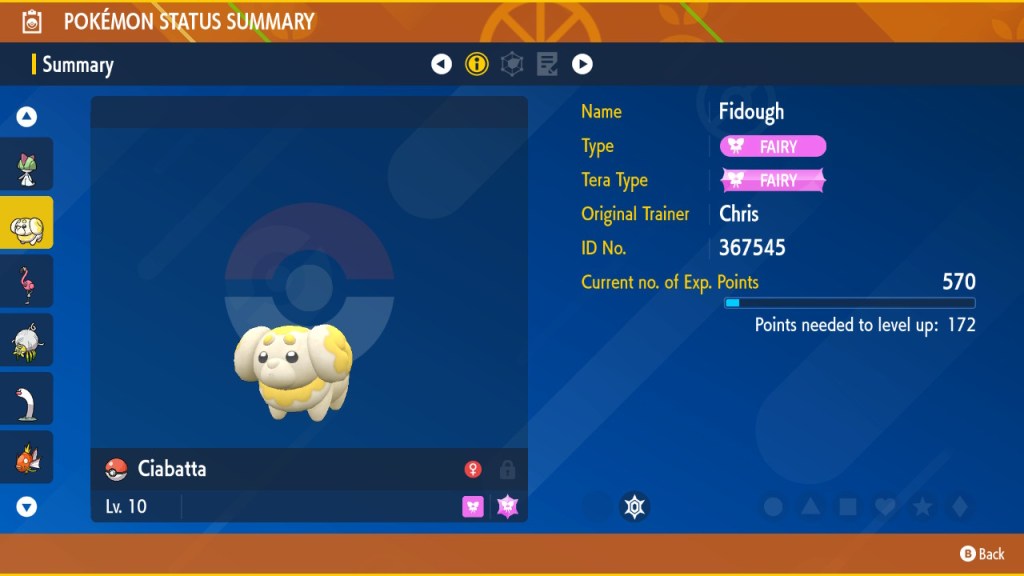Select the yellow info summary tab

coord(477,64)
